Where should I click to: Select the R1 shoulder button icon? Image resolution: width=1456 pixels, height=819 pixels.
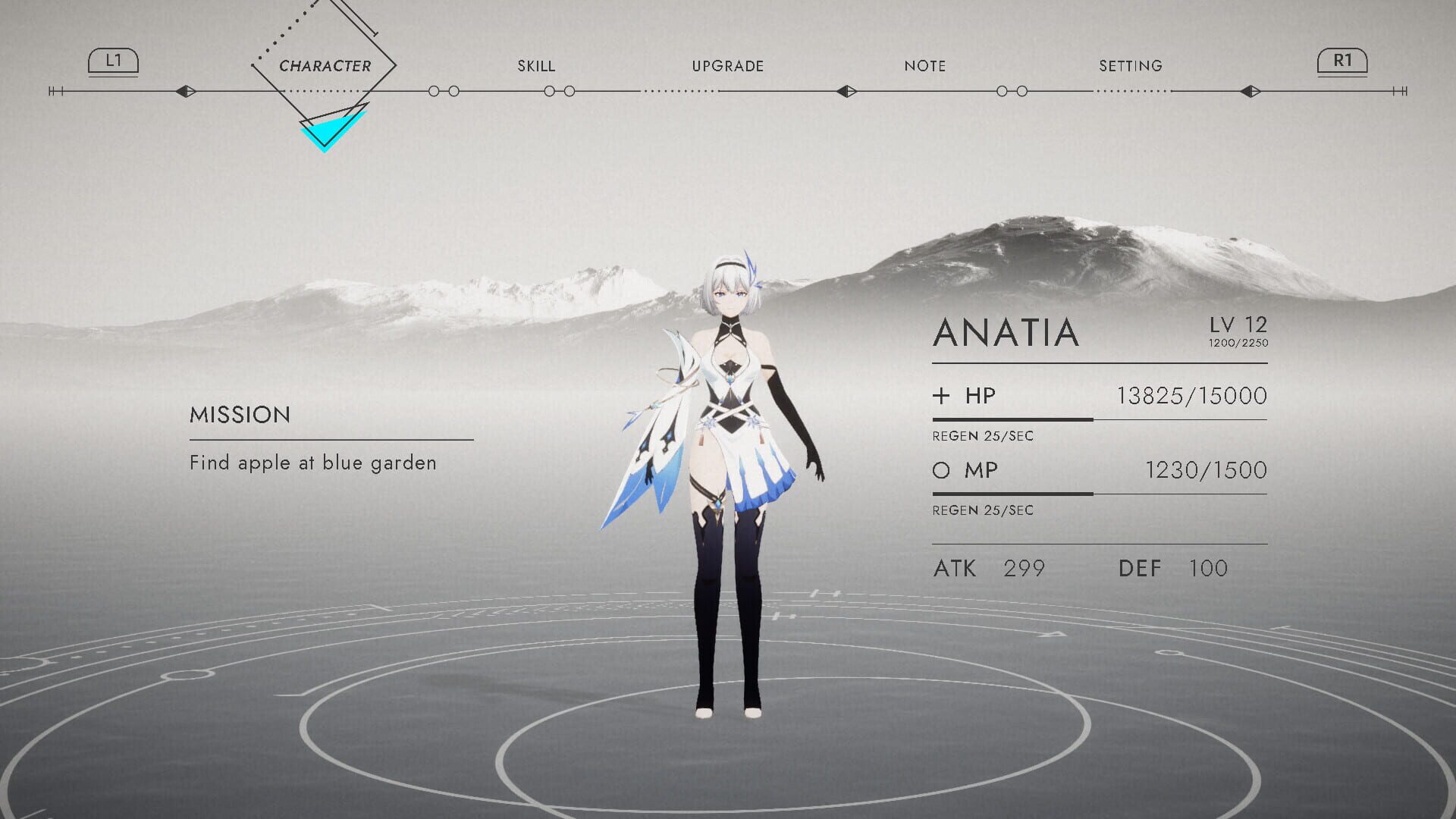[1343, 61]
